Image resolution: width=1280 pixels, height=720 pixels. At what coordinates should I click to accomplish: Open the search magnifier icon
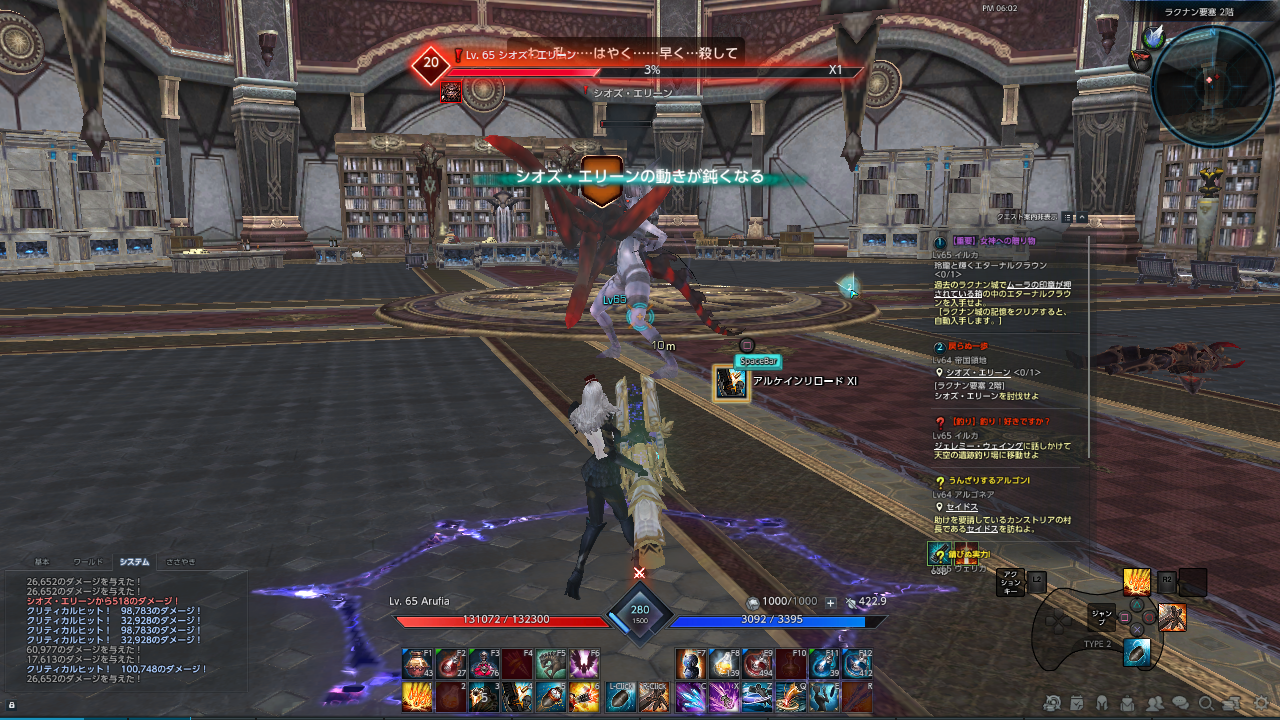[1207, 703]
